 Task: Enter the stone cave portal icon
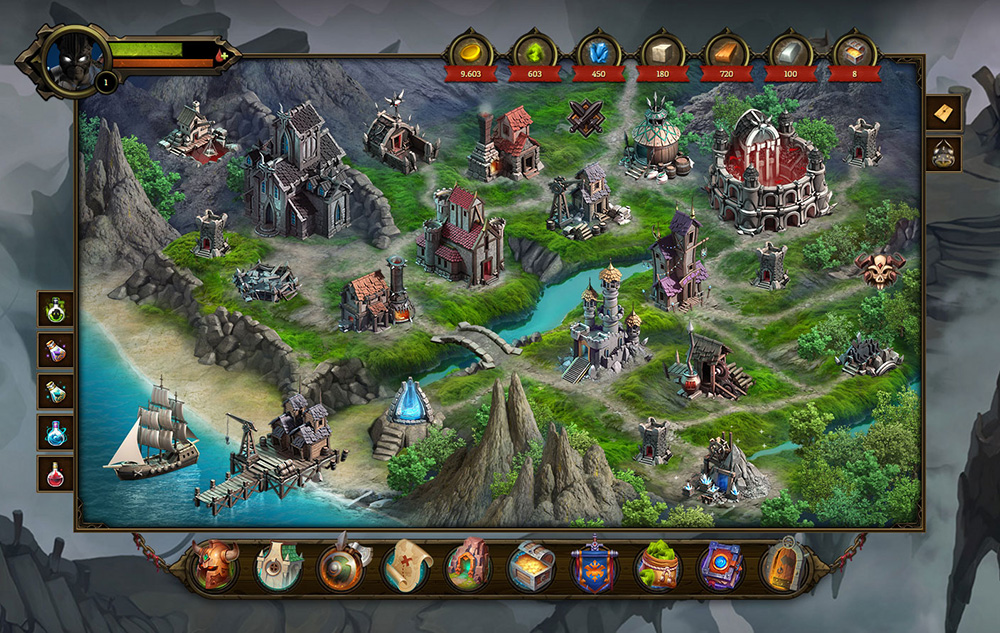click(x=469, y=567)
